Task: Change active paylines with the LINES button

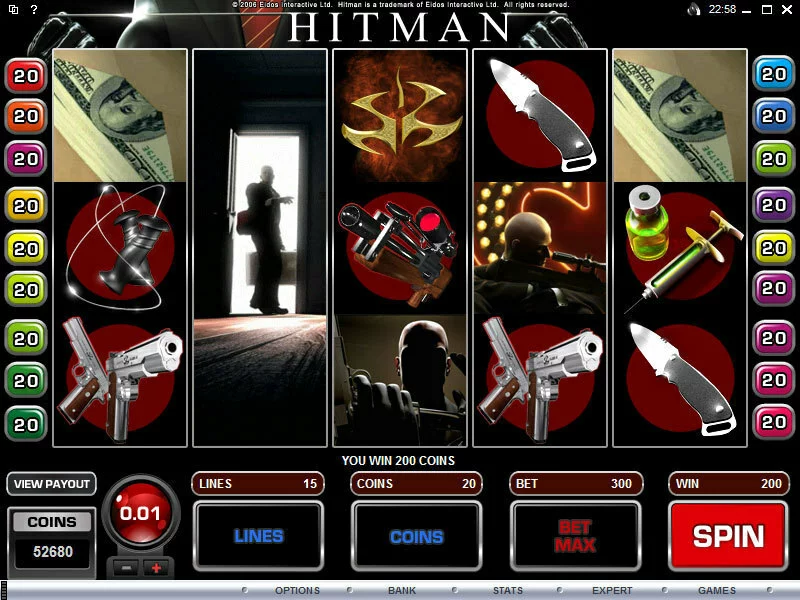Action: [x=258, y=536]
